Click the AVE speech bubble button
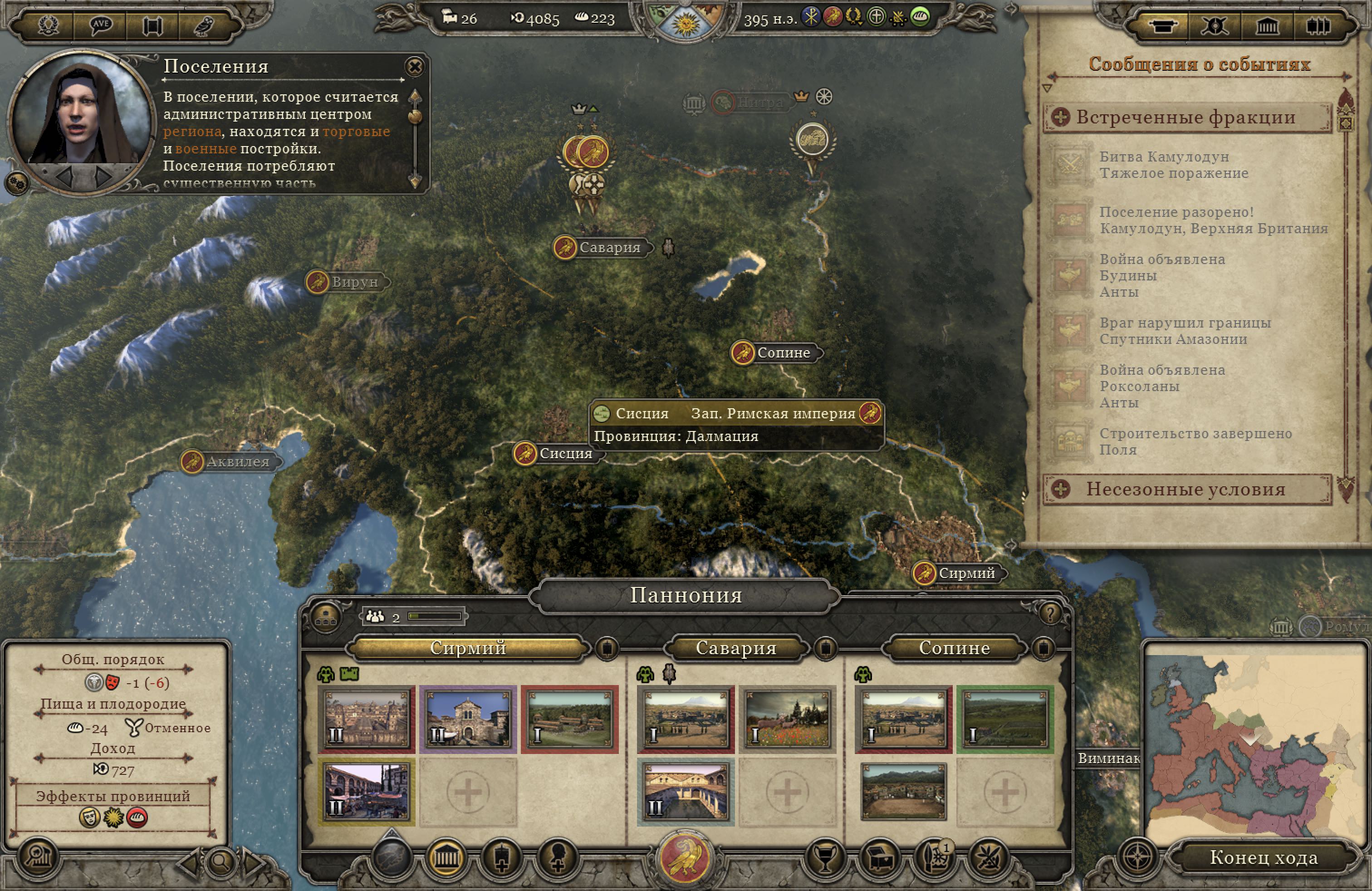The width and height of the screenshot is (1372, 891). click(101, 25)
